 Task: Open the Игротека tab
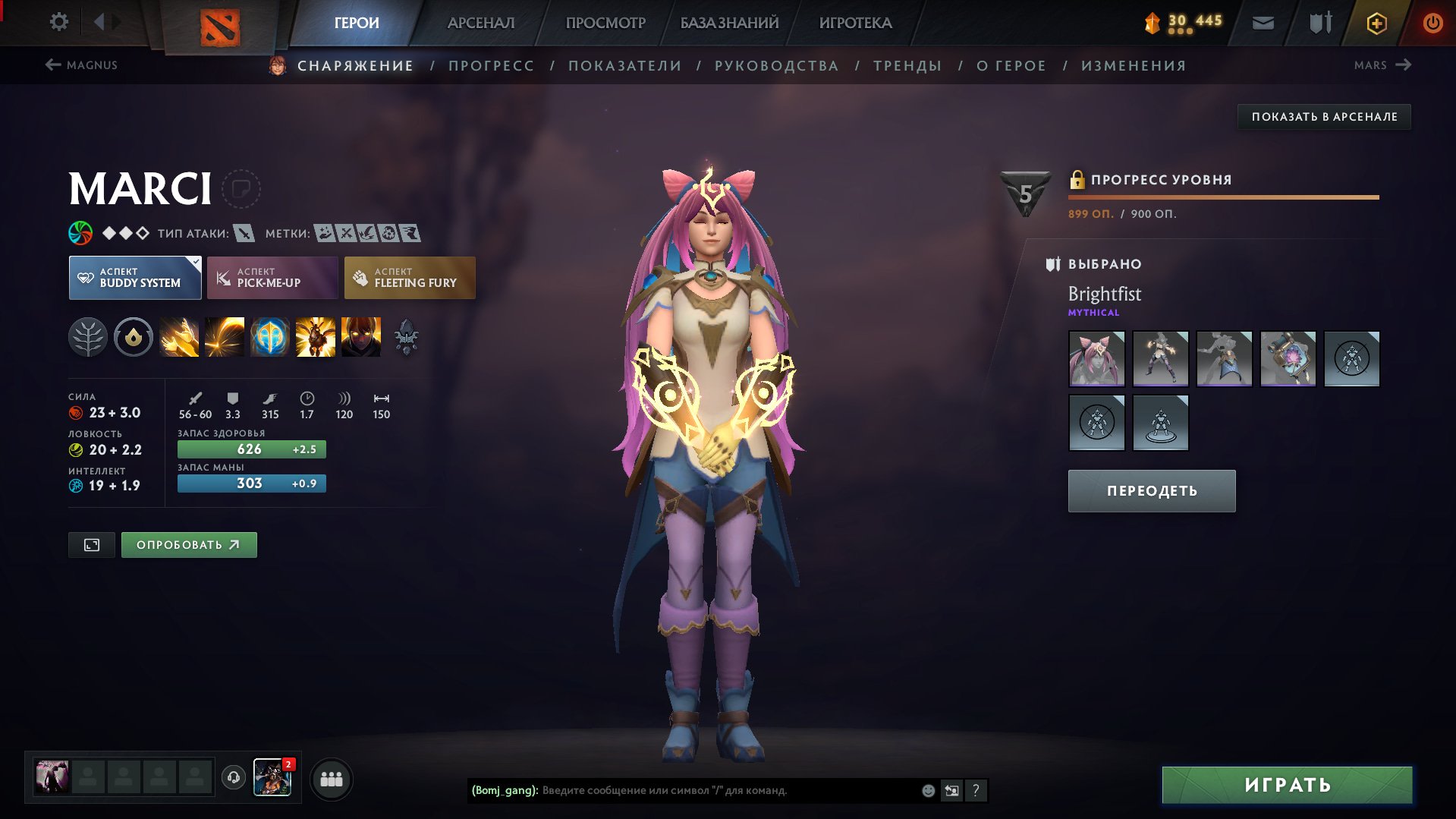tap(855, 23)
